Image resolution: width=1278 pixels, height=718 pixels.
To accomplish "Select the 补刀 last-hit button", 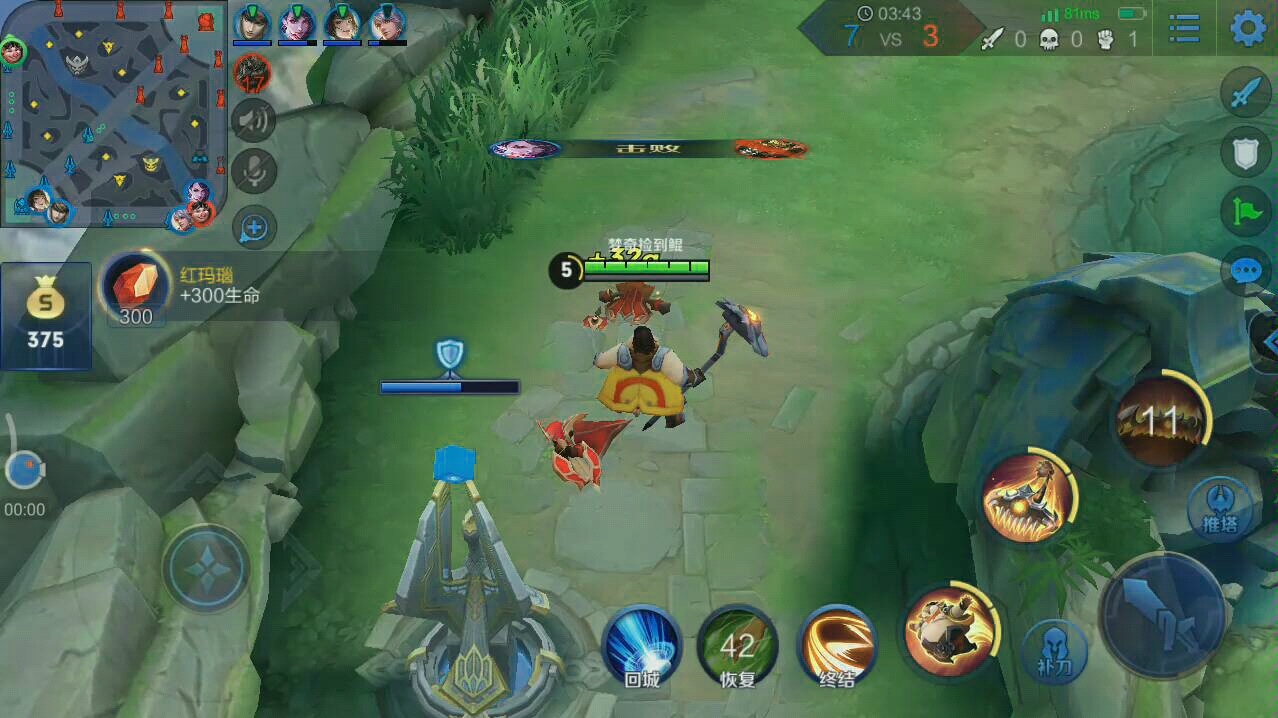I will [x=1055, y=652].
